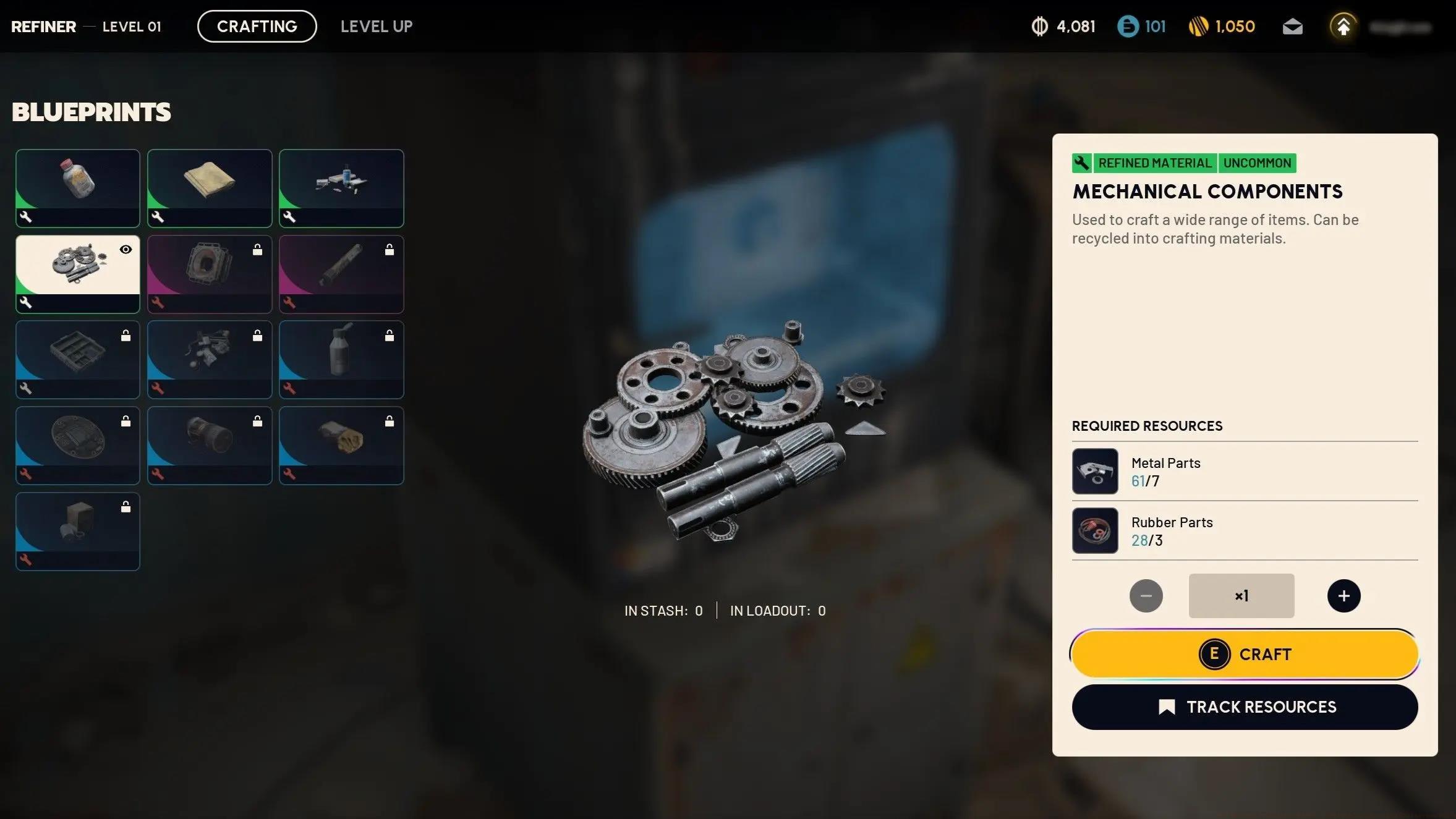Select the Rubber Parts resource row
Image resolution: width=1456 pixels, height=819 pixels.
1244,531
